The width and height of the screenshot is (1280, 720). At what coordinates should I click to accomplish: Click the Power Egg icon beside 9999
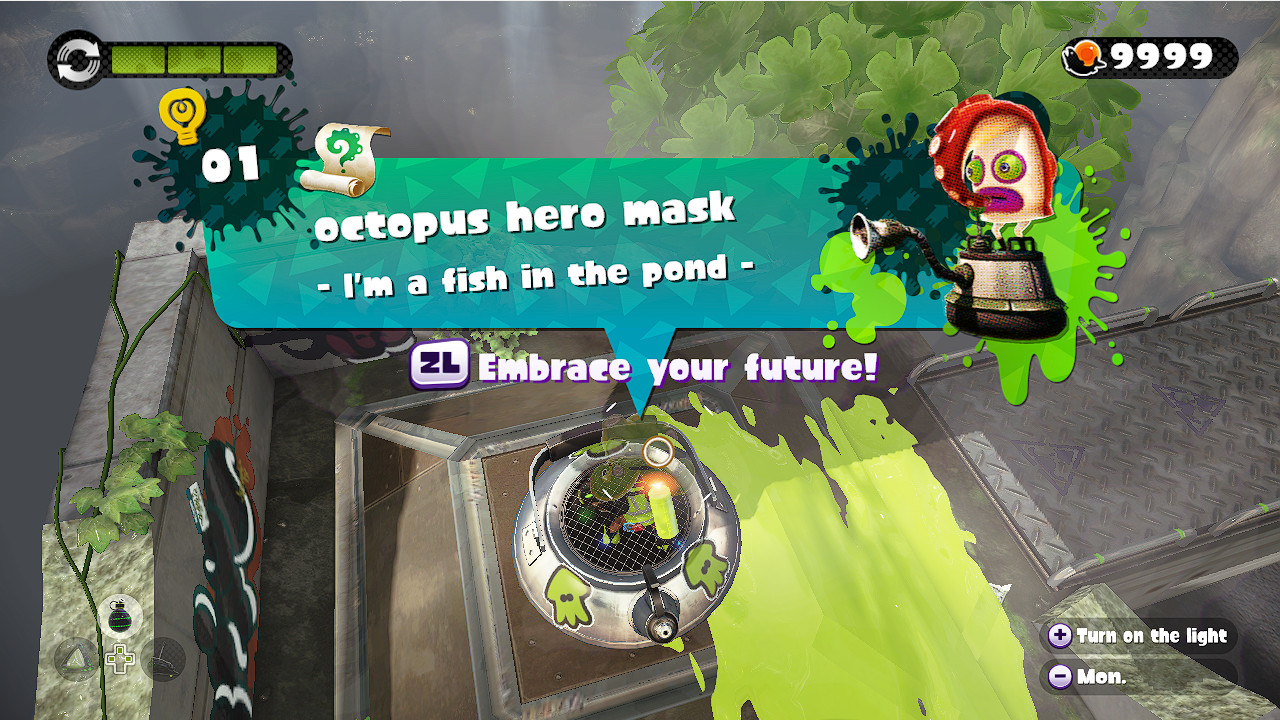[1085, 57]
